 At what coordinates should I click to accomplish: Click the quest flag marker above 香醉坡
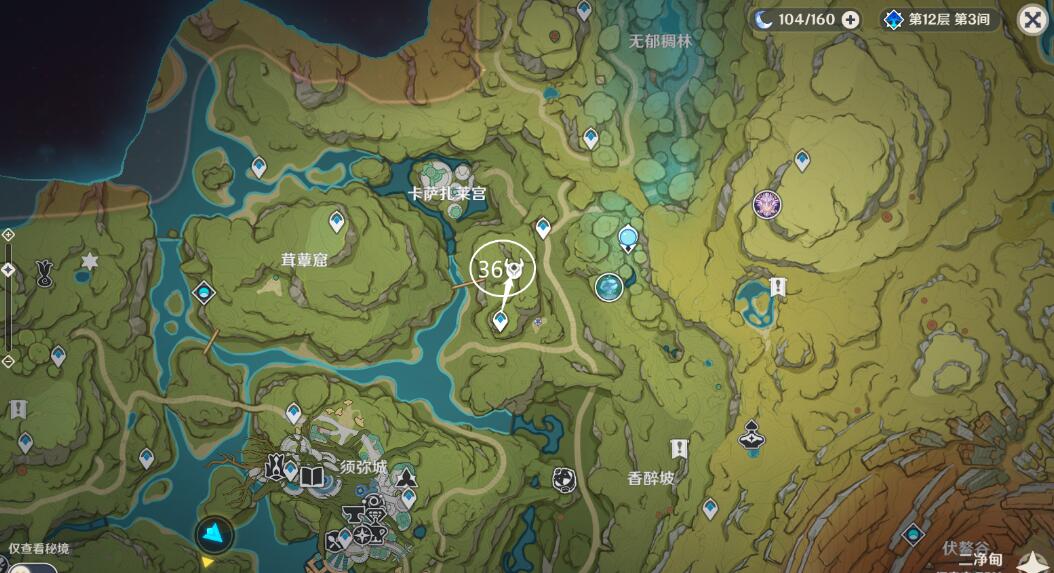point(680,447)
